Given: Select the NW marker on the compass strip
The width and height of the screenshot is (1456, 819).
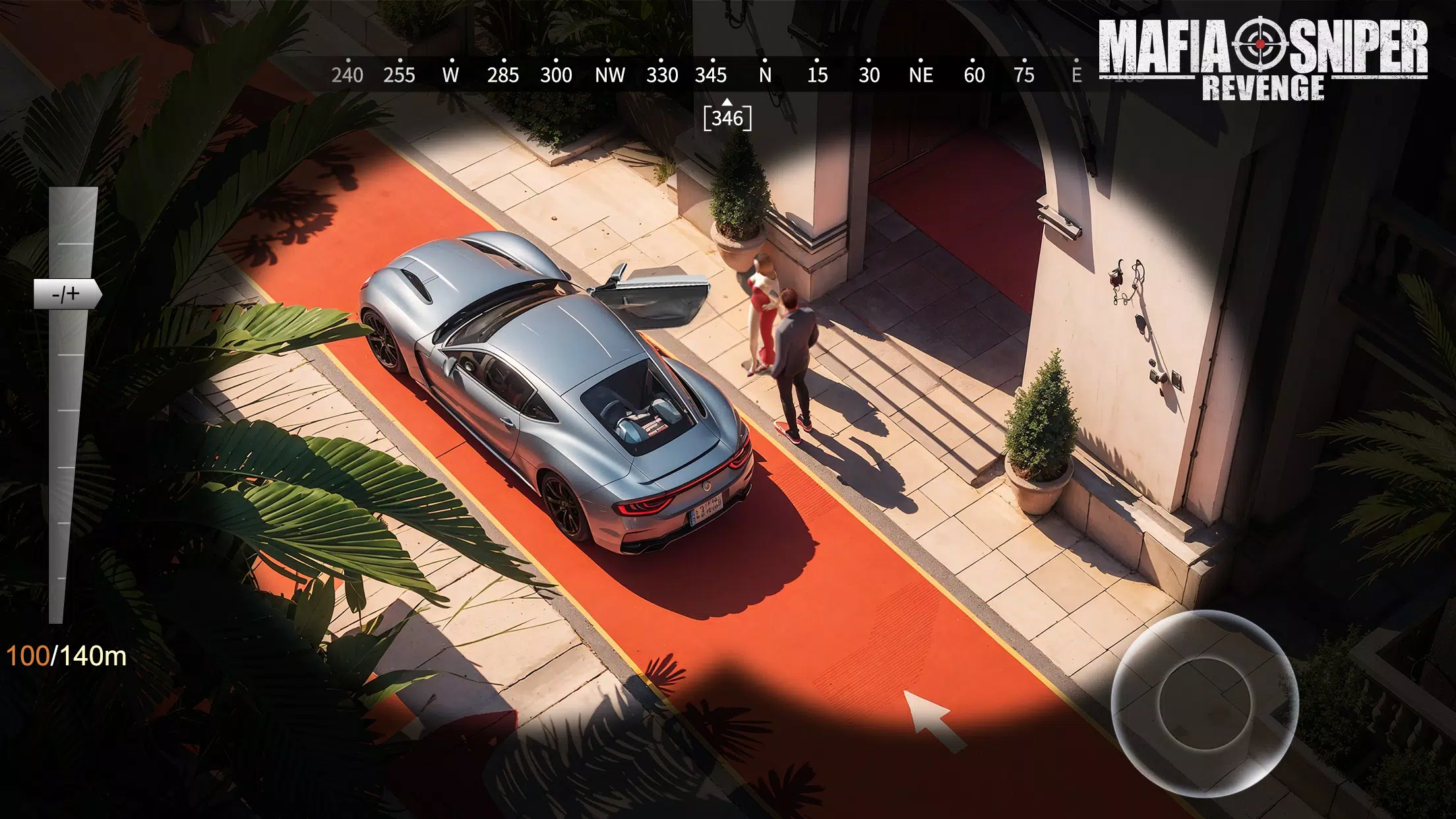Looking at the screenshot, I should coord(610,75).
